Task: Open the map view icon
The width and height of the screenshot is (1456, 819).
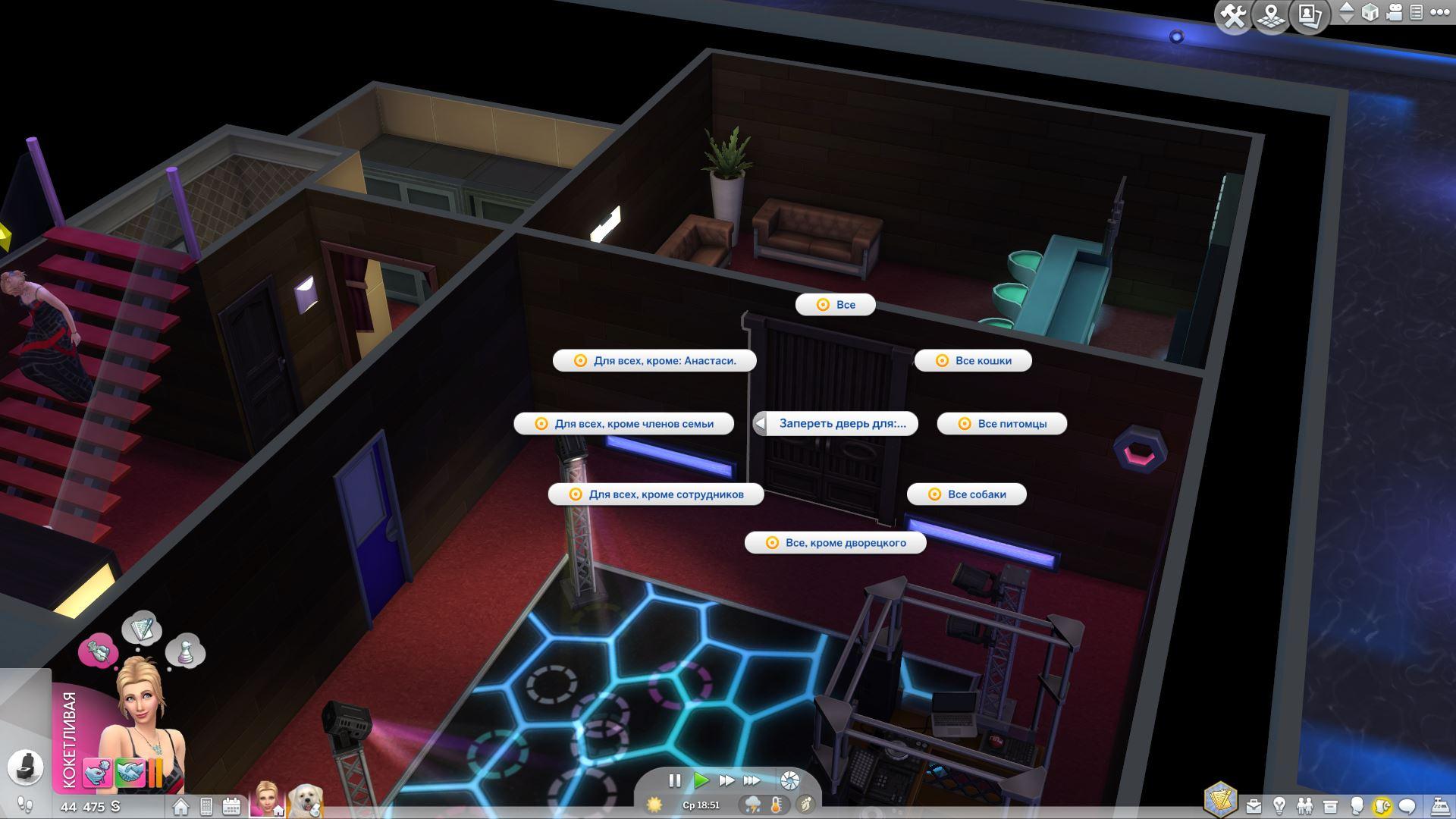Action: tap(1271, 15)
